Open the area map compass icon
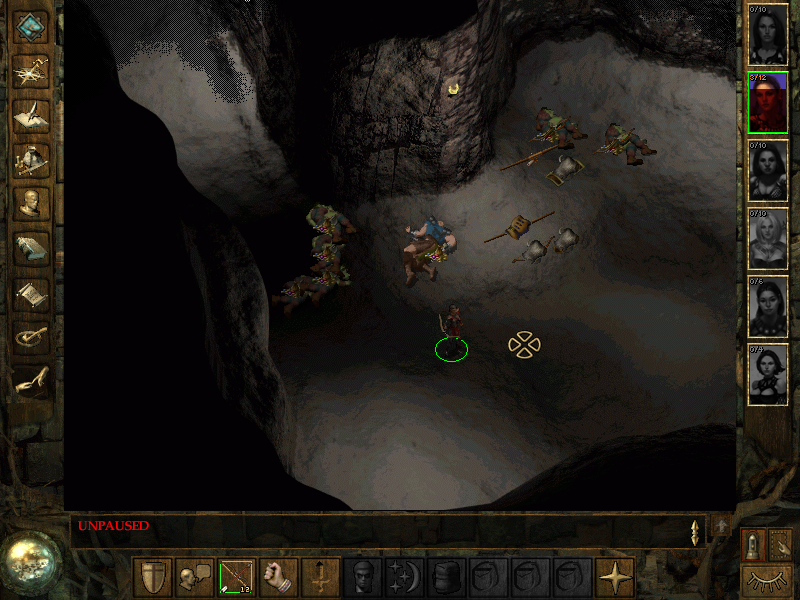800x600 pixels. [x=32, y=70]
